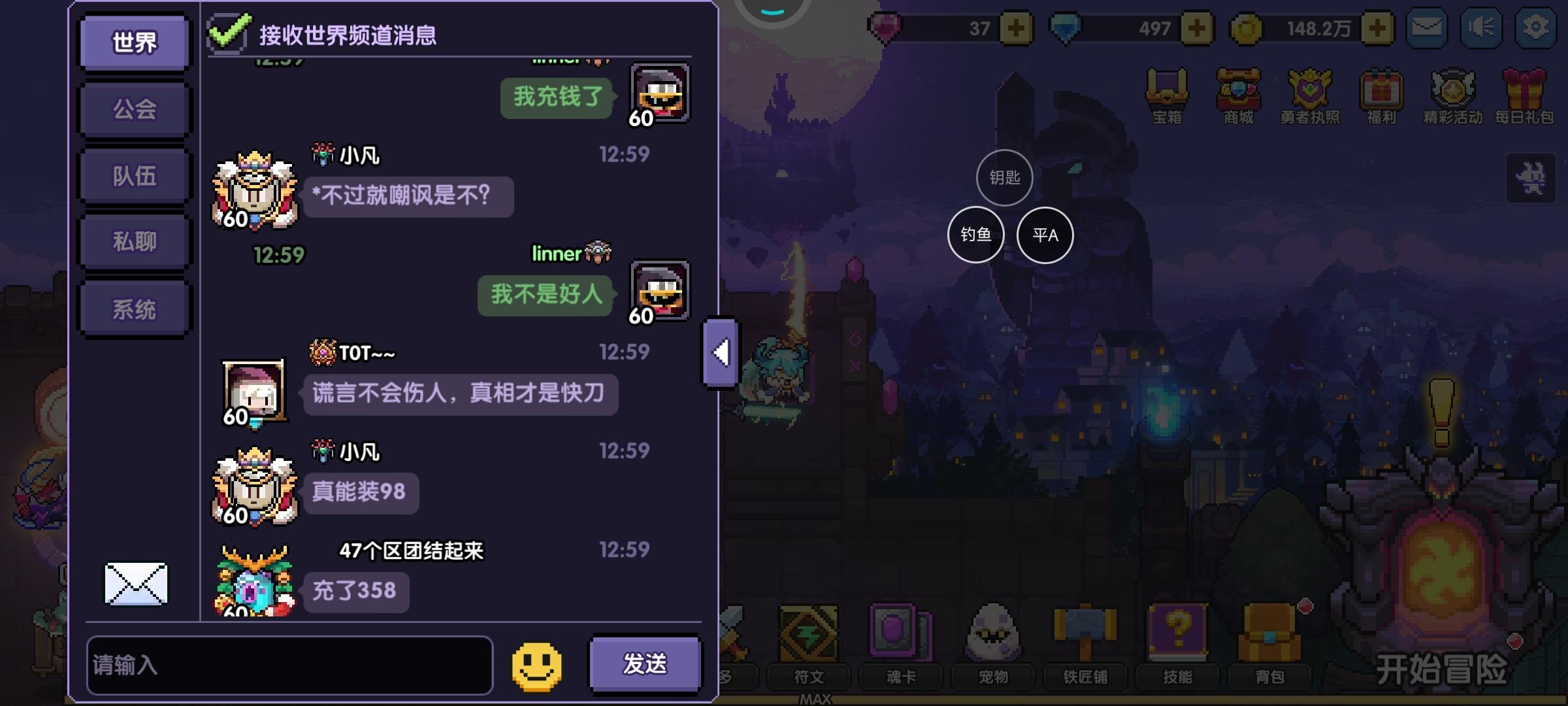This screenshot has height=706, width=1568.
Task: Mute game sound via speaker icon
Action: click(1481, 27)
